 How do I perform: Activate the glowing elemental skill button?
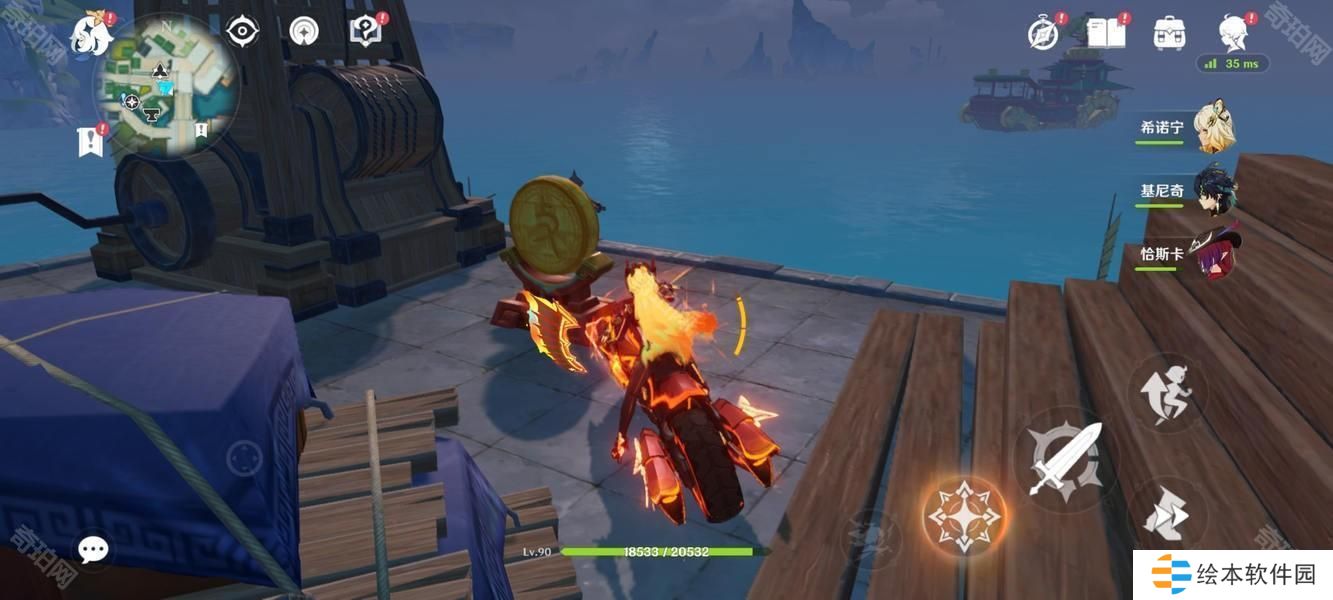tap(965, 516)
